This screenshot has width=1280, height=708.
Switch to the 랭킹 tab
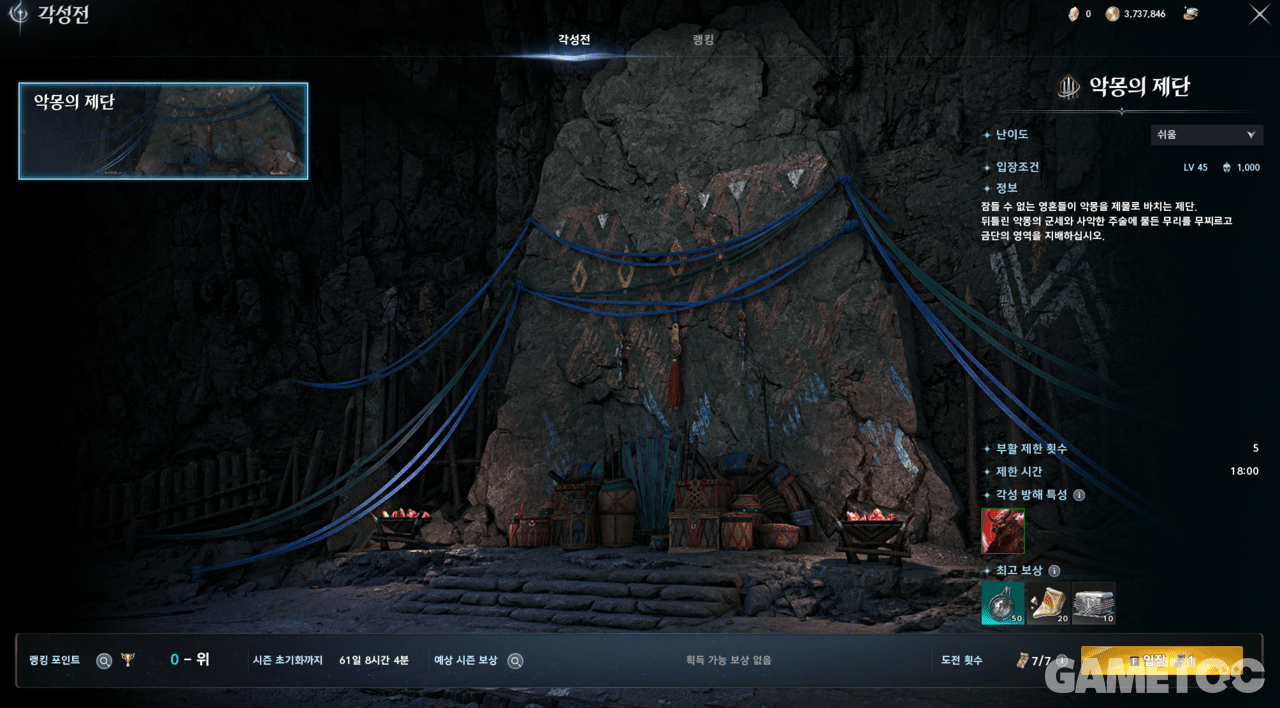pos(703,40)
